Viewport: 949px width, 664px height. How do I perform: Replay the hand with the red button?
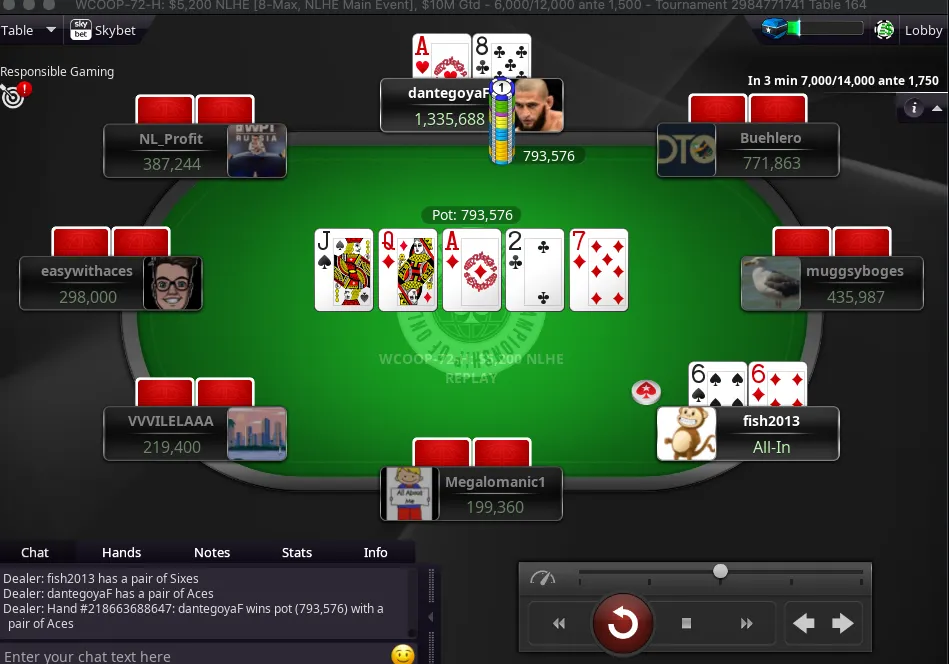tap(622, 624)
